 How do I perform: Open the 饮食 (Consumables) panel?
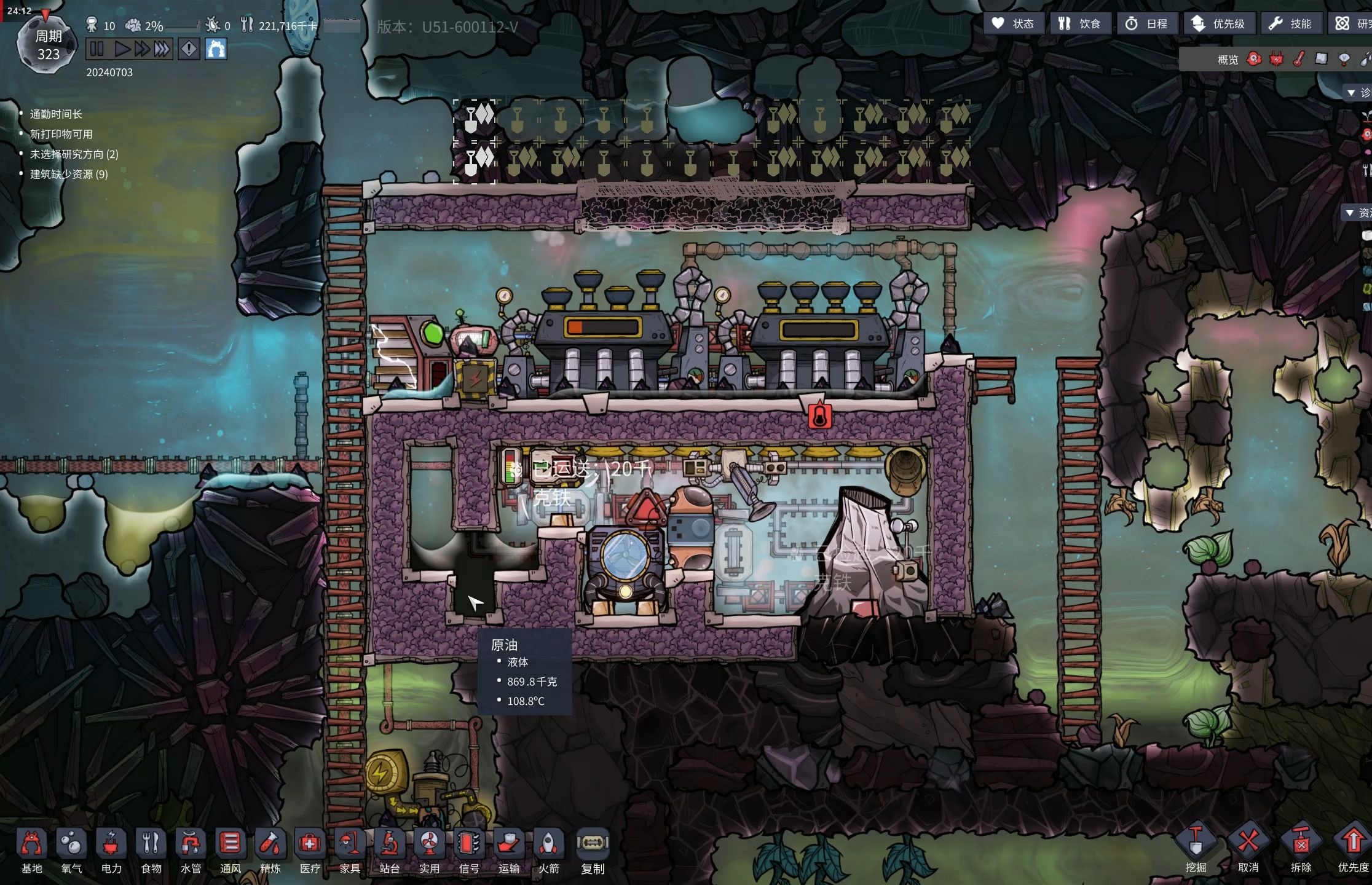1079,23
